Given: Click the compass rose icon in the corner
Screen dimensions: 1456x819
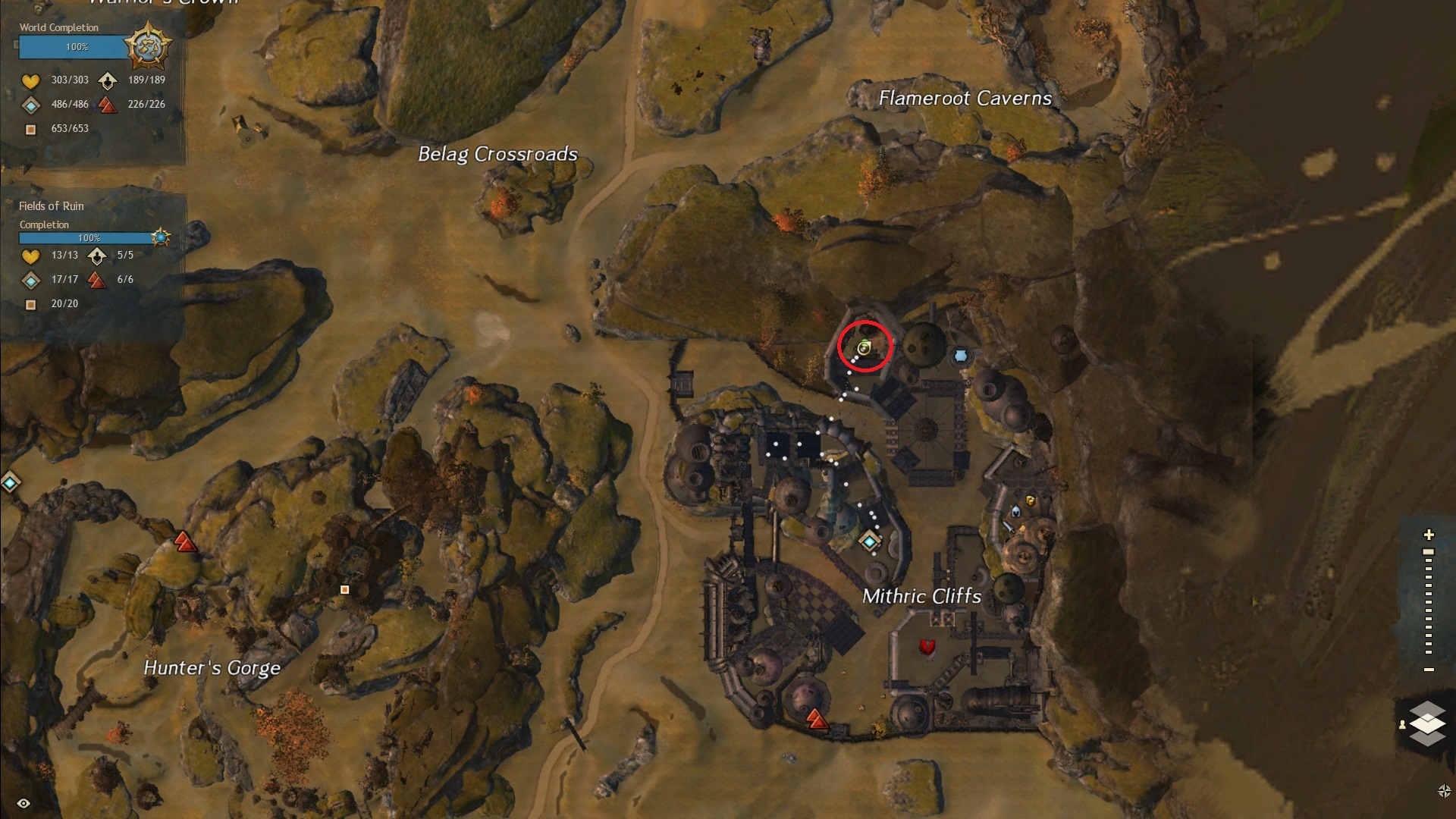Looking at the screenshot, I should 1444,791.
